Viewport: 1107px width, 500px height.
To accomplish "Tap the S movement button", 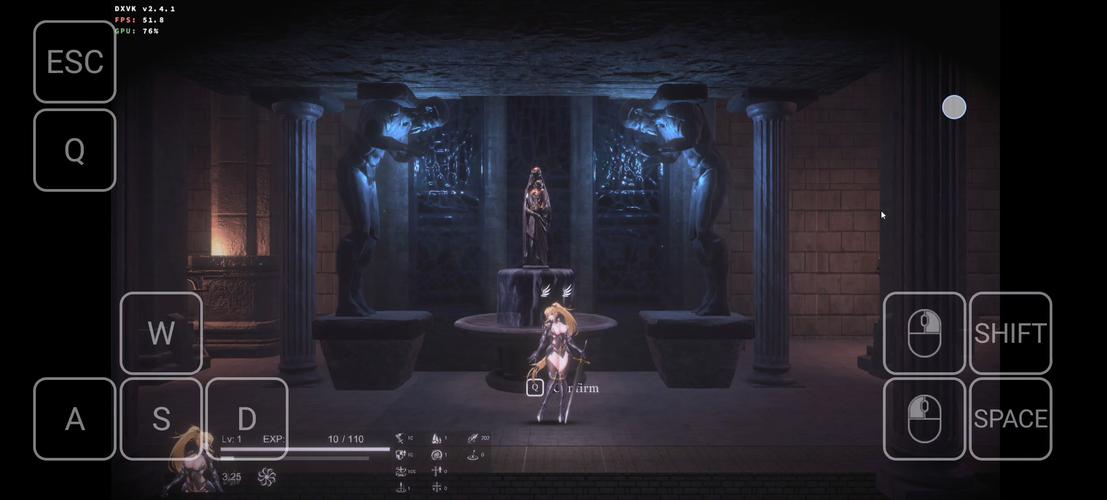I will 161,419.
